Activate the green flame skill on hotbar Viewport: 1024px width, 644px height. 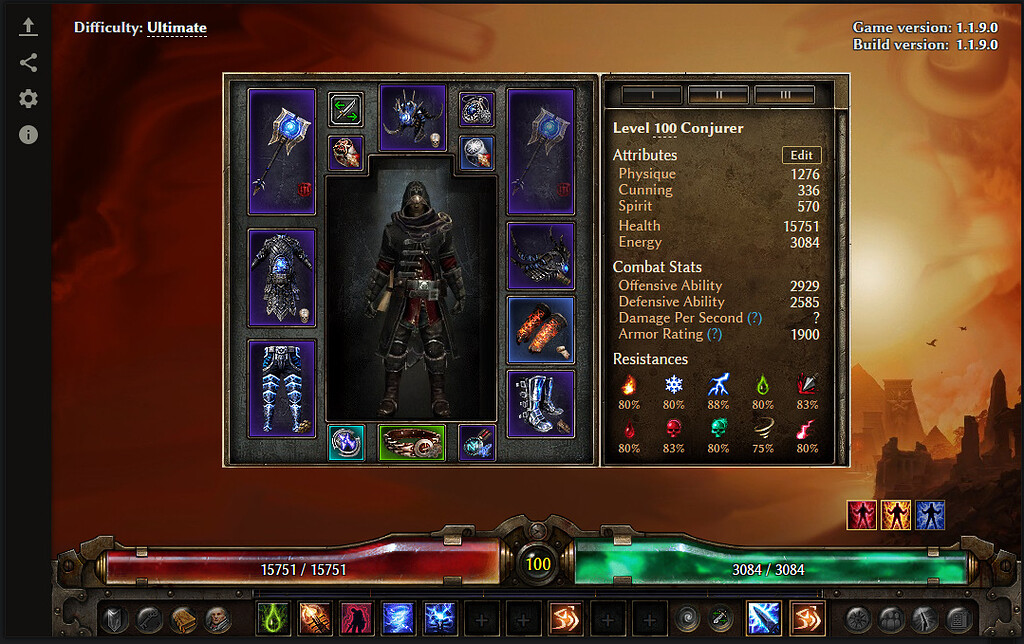[x=272, y=618]
